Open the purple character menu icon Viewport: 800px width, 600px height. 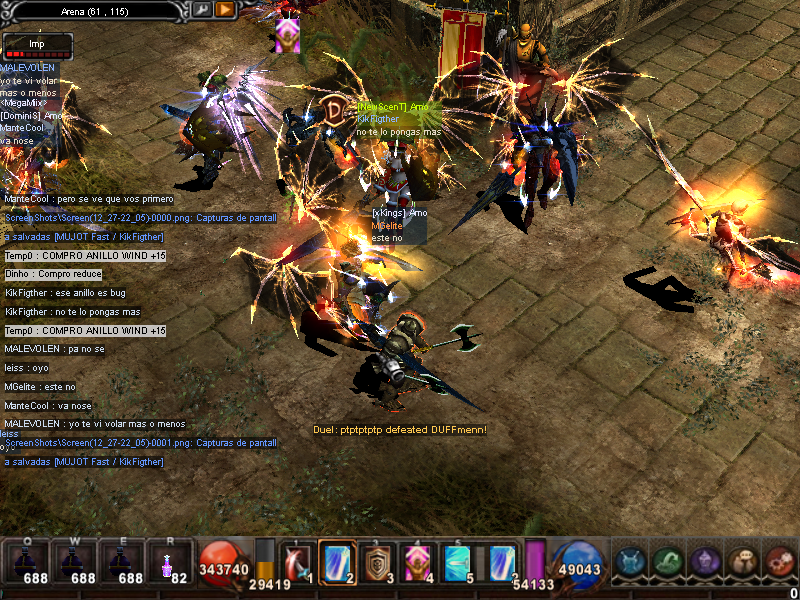pos(706,562)
